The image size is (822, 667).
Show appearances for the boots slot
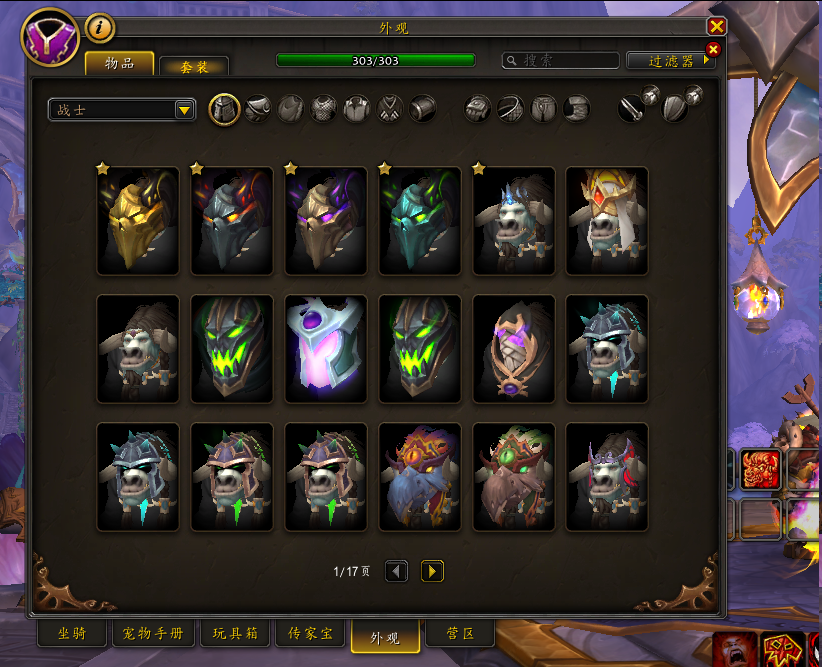click(x=576, y=109)
